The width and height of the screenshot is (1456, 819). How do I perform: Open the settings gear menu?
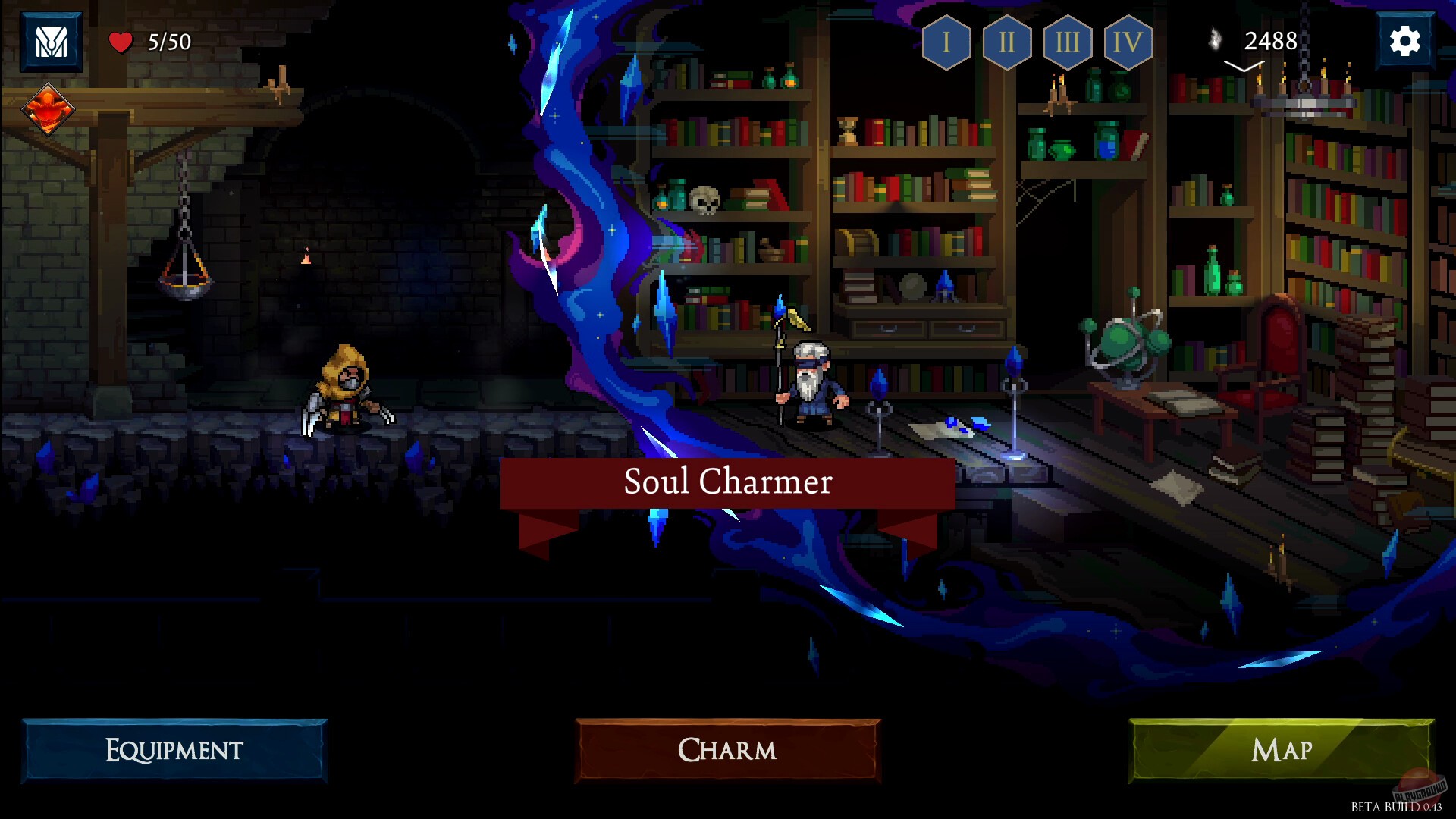pyautogui.click(x=1407, y=40)
